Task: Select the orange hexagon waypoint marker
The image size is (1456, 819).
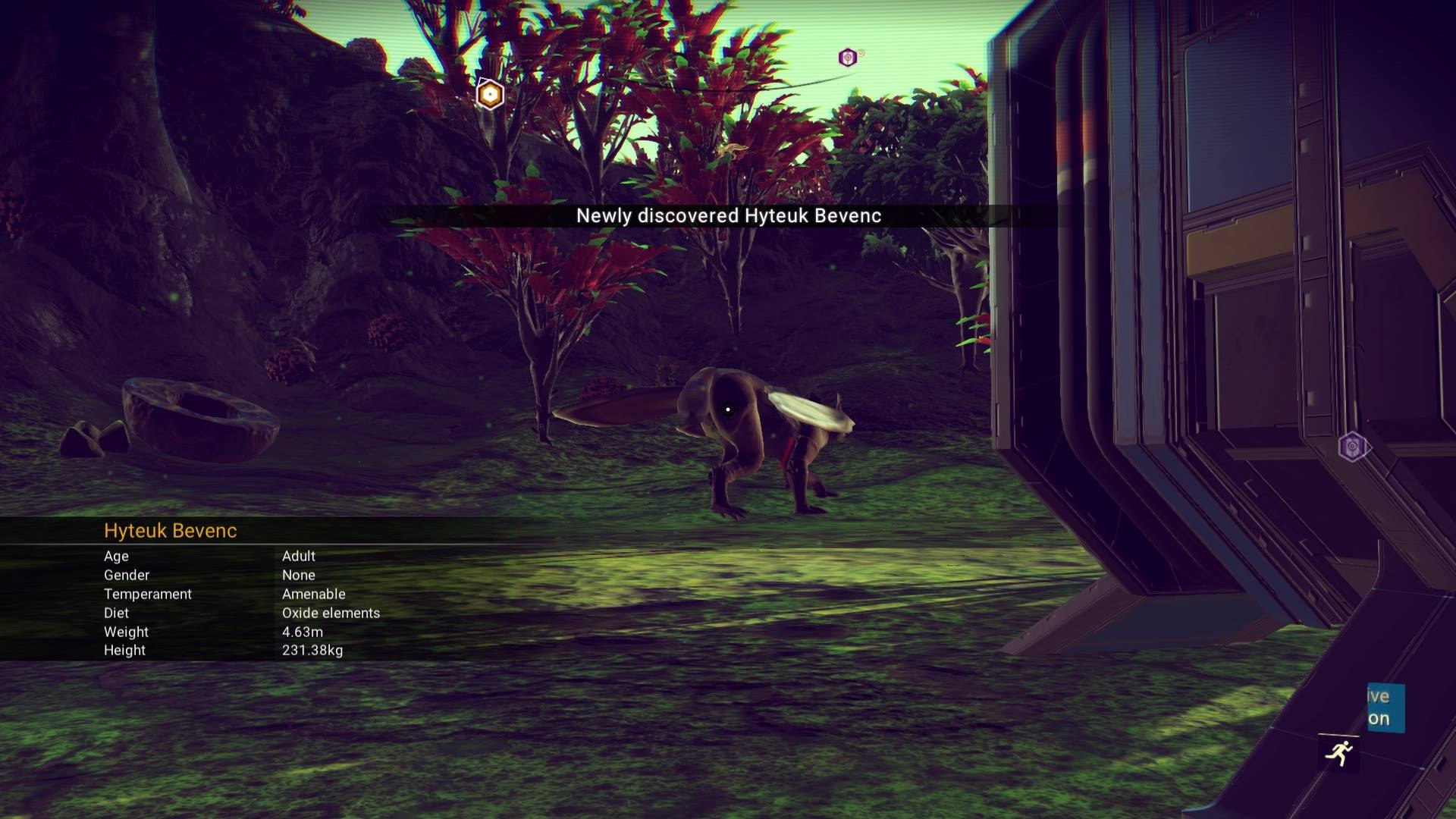Action: (x=490, y=95)
